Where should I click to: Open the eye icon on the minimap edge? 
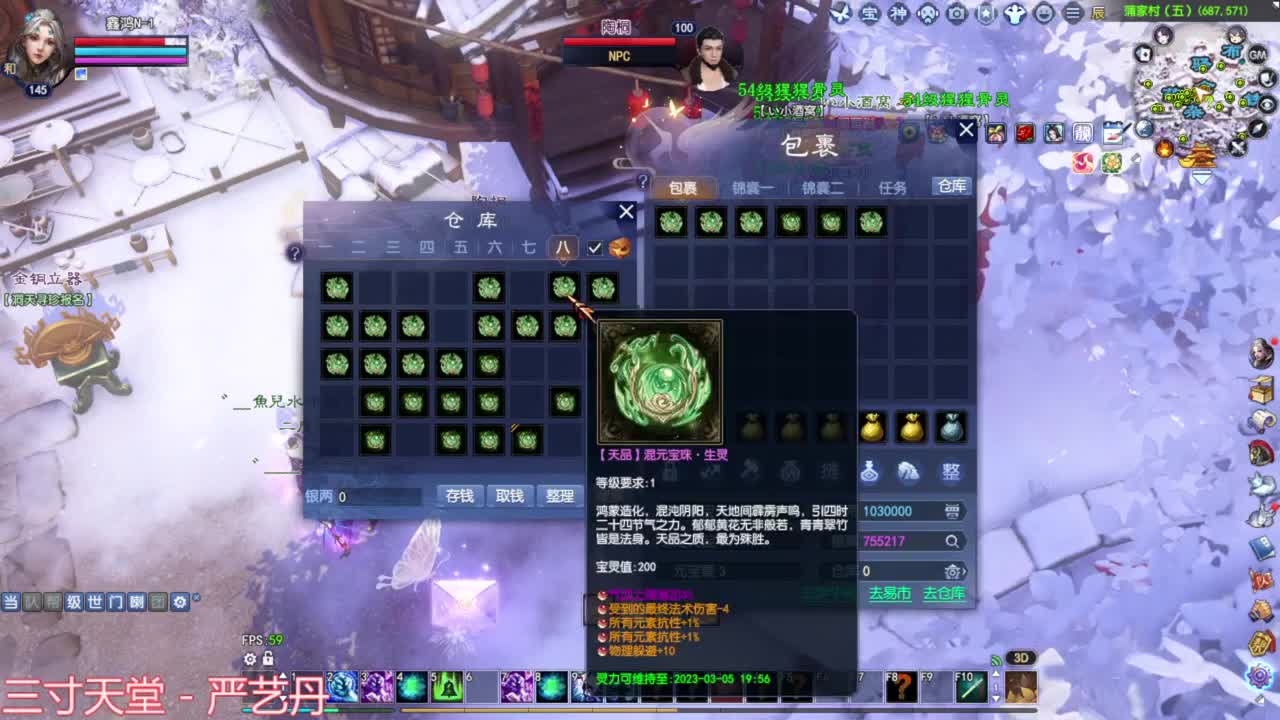tap(1266, 104)
